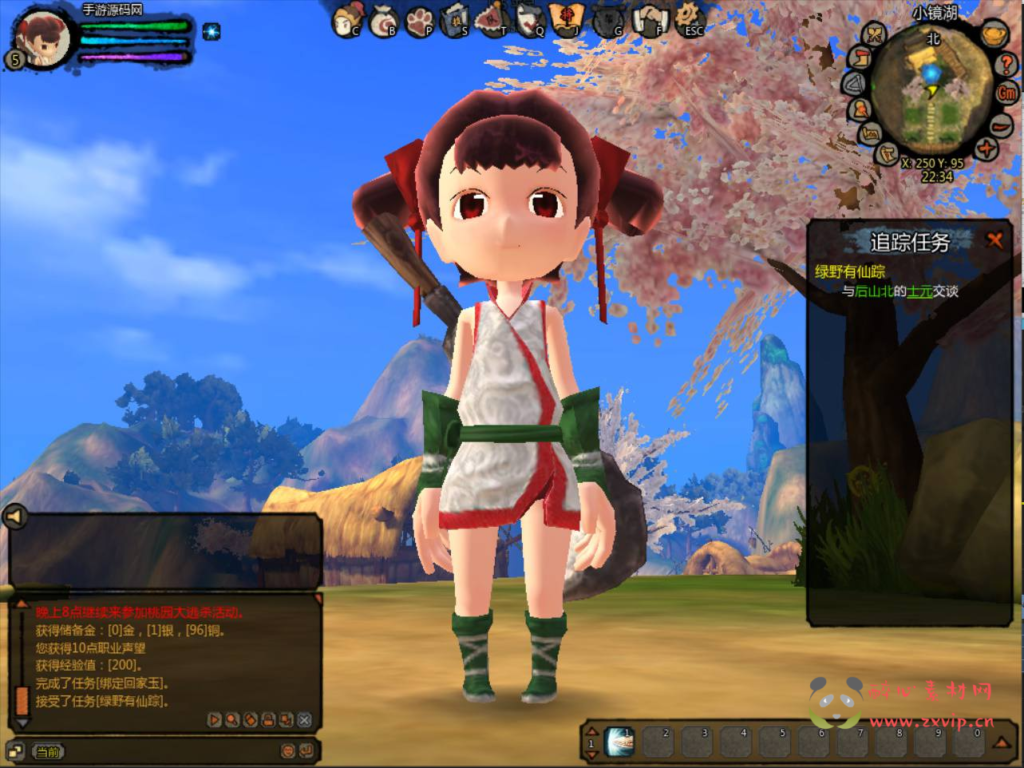Open the character panel icon (C)

click(348, 19)
